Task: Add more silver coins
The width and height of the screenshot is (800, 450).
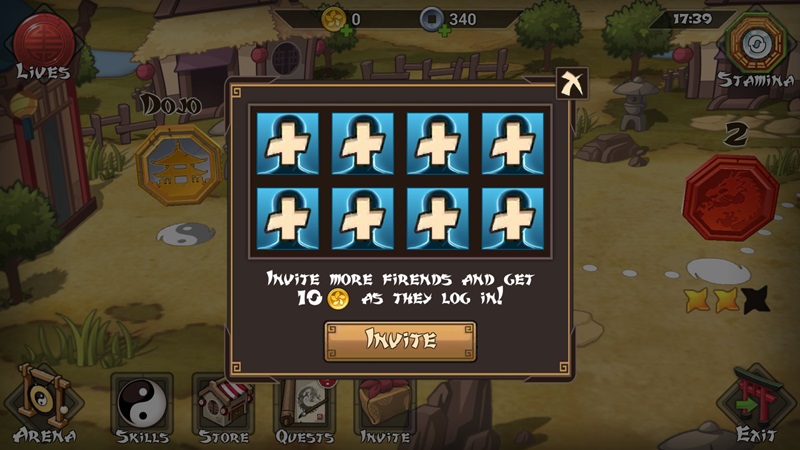Action: click(x=432, y=30)
